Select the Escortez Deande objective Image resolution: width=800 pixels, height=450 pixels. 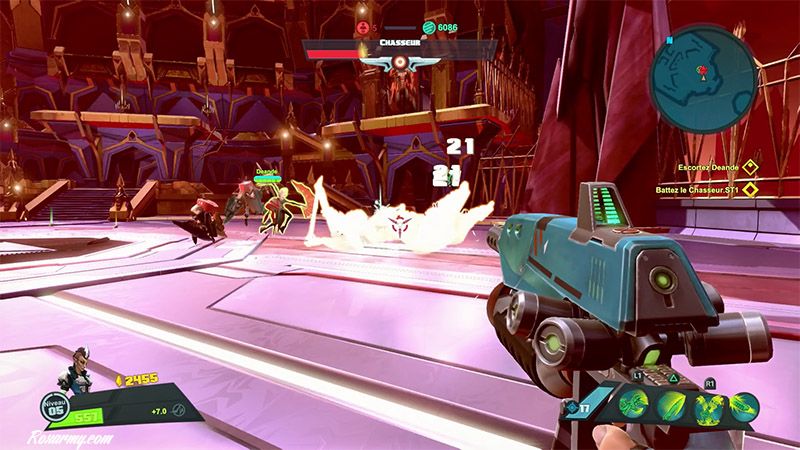click(x=714, y=167)
